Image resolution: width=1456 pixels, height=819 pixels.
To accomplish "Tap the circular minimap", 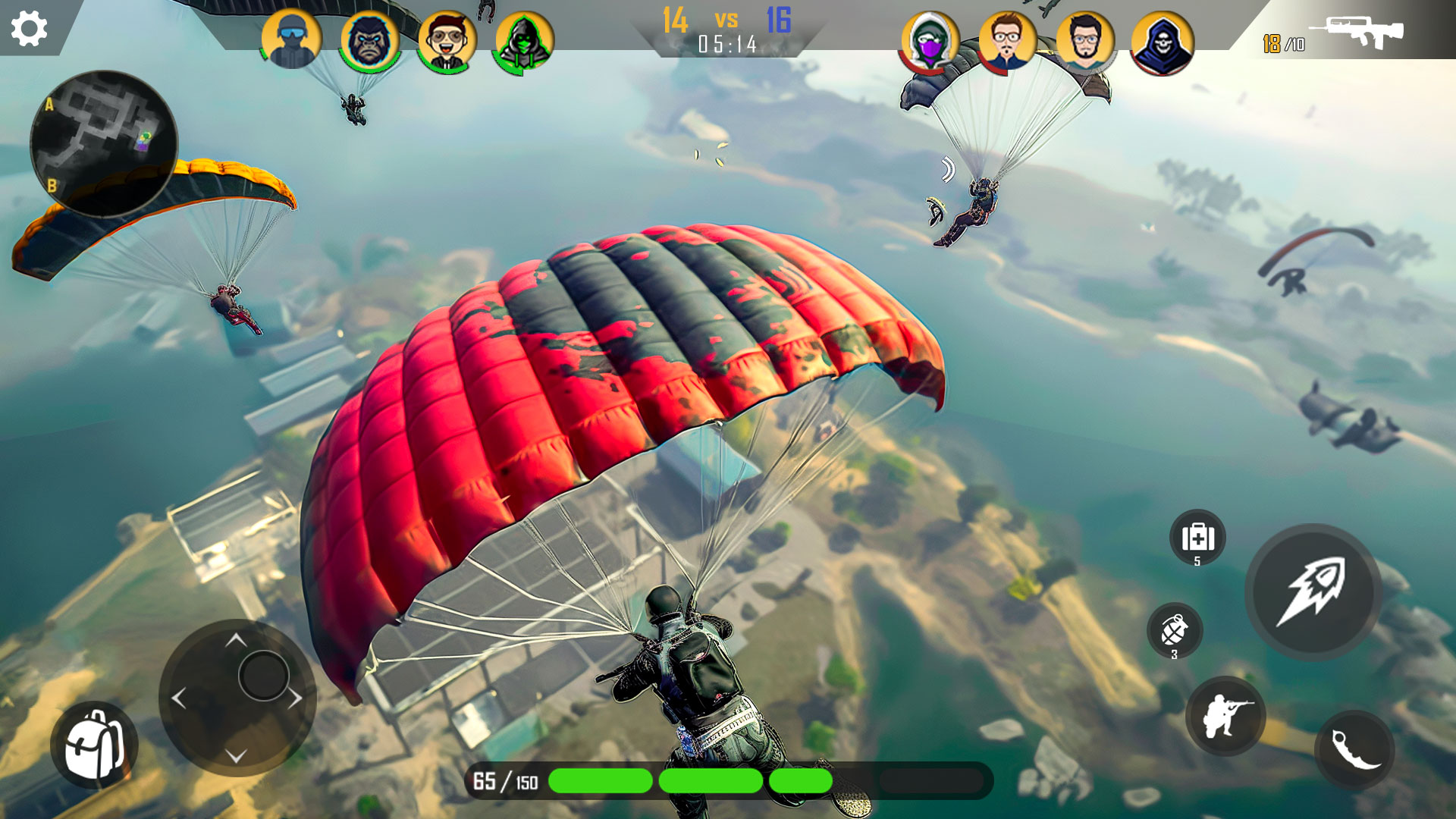I will [x=104, y=144].
